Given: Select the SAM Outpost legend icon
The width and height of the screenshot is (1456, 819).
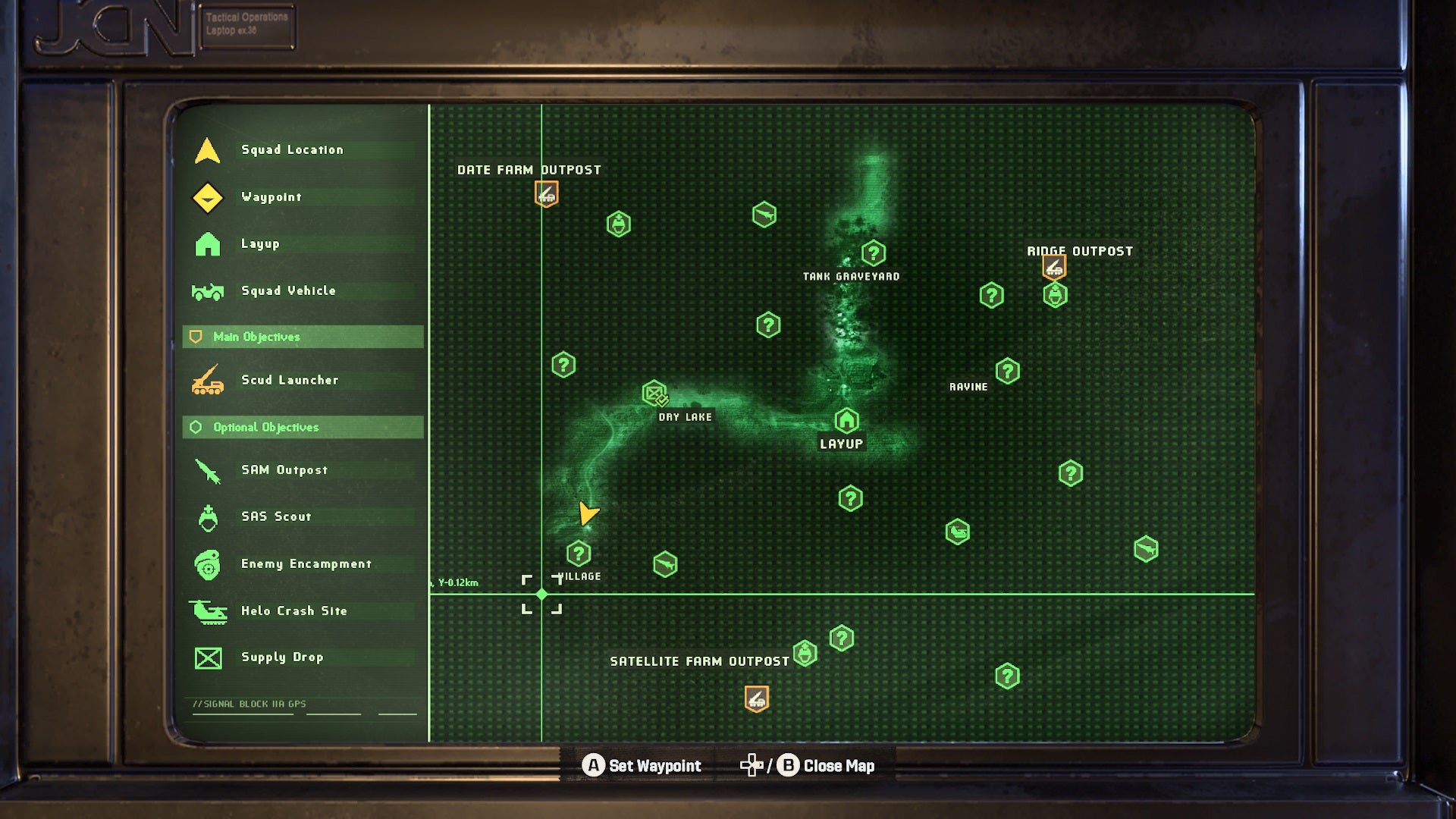Looking at the screenshot, I should click(206, 469).
